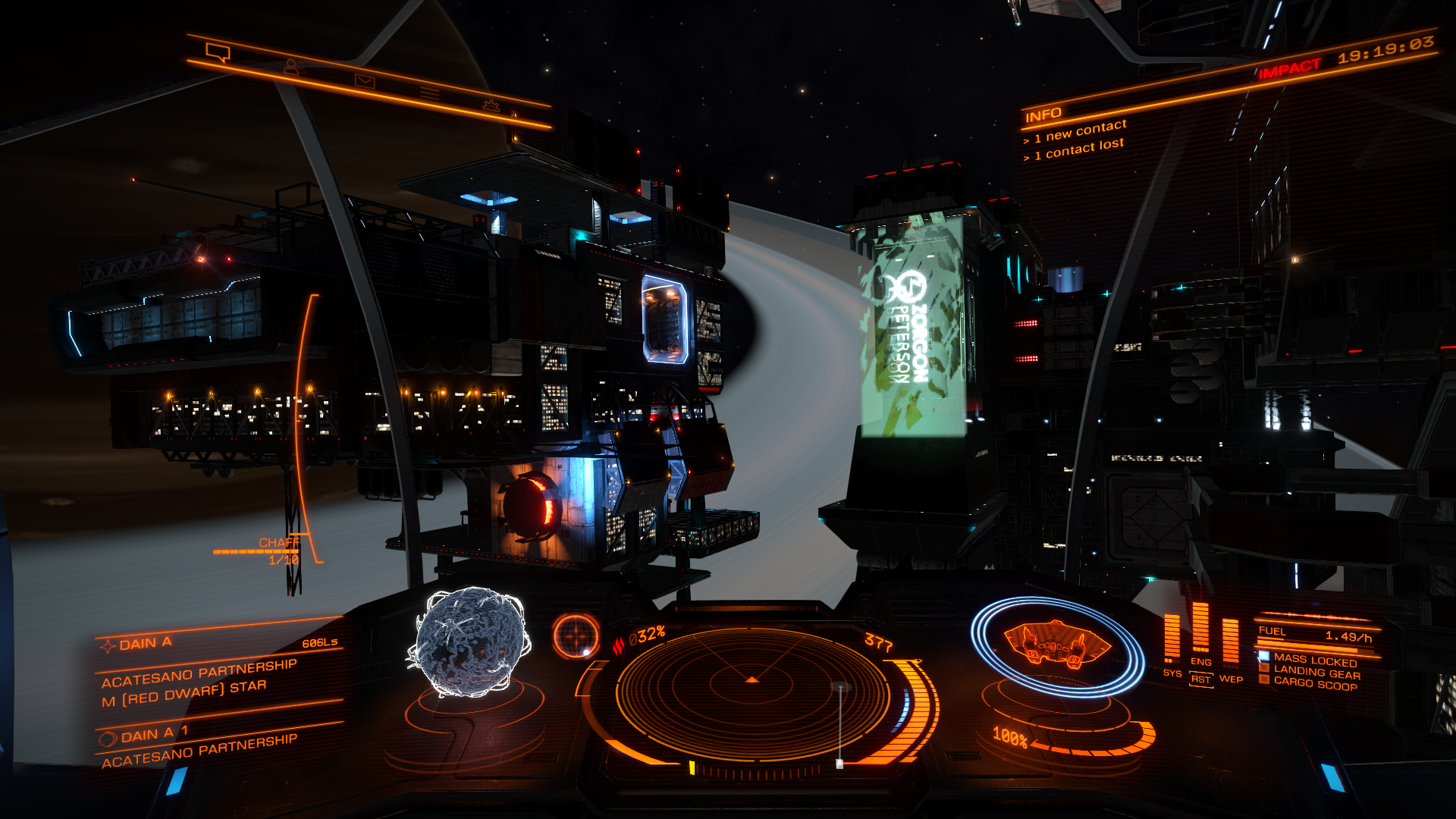Open the INFO panel header
This screenshot has height=819, width=1456.
click(1043, 115)
